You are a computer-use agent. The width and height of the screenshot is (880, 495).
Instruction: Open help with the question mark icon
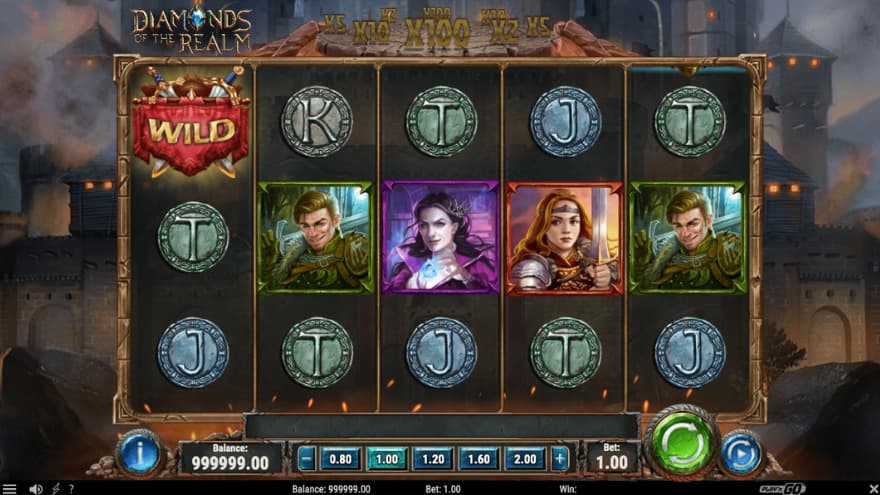70,489
